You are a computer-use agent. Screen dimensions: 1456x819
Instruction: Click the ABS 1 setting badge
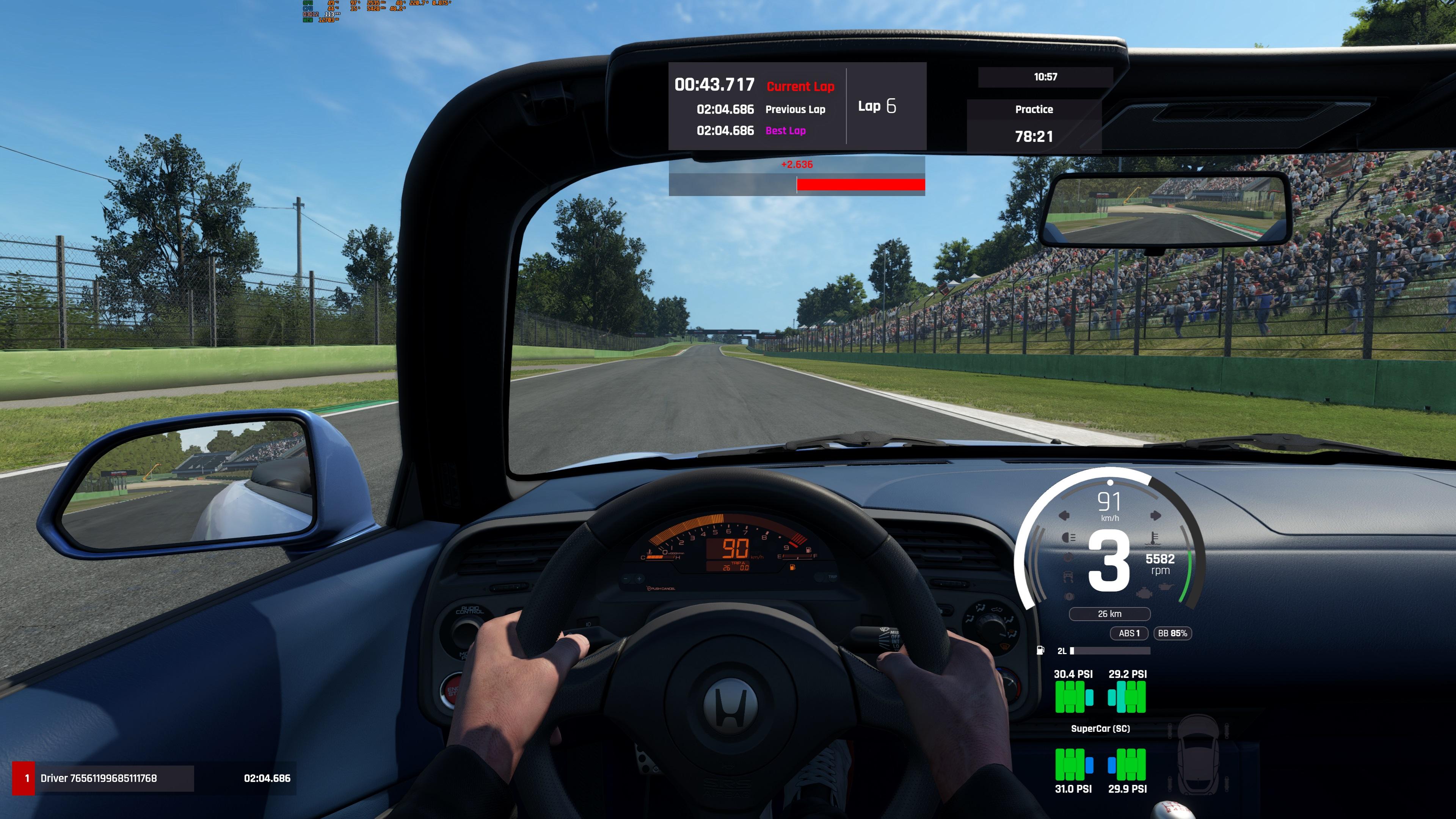(1129, 633)
